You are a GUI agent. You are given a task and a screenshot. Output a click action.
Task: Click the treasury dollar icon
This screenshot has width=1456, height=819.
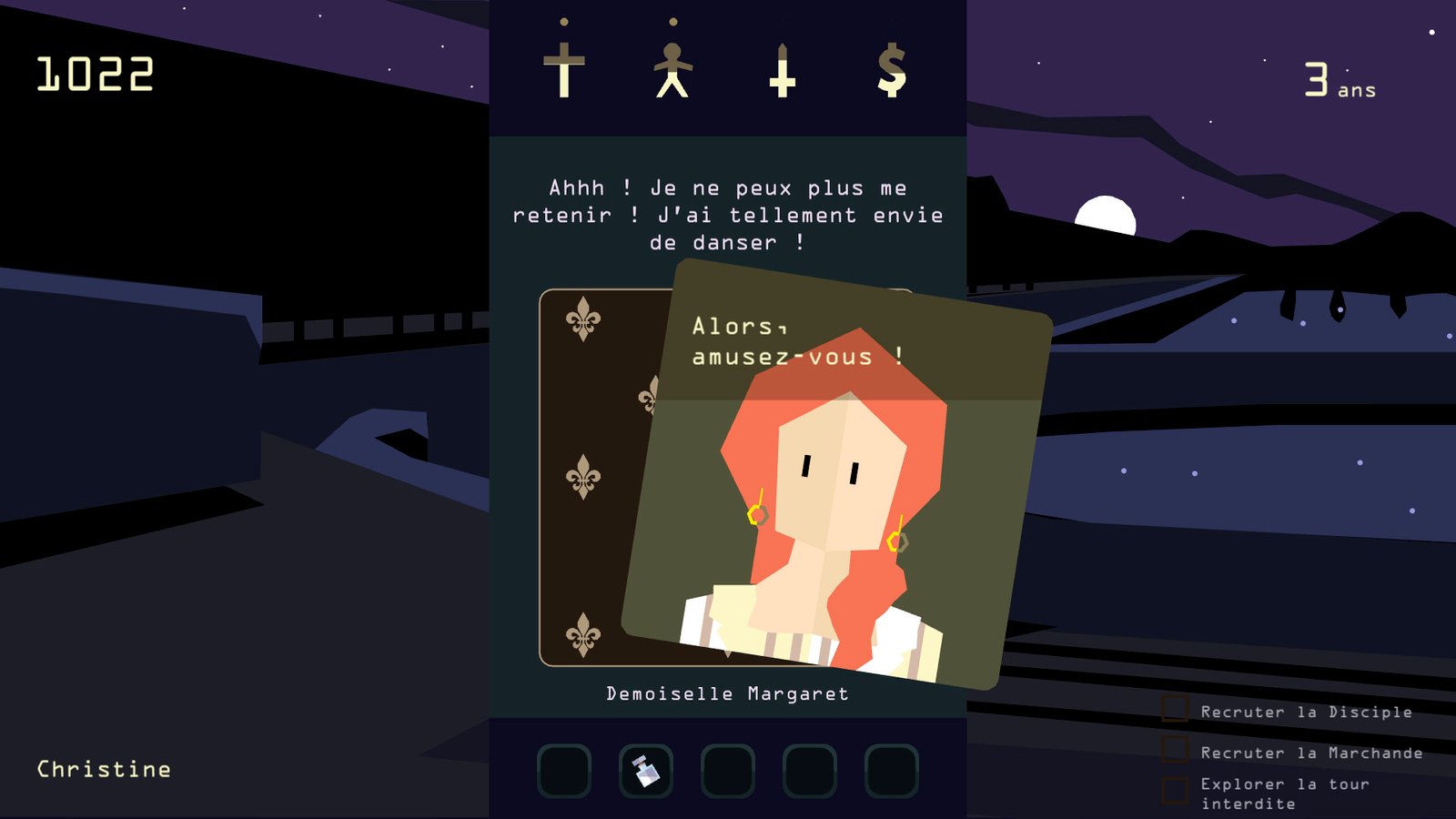click(892, 70)
